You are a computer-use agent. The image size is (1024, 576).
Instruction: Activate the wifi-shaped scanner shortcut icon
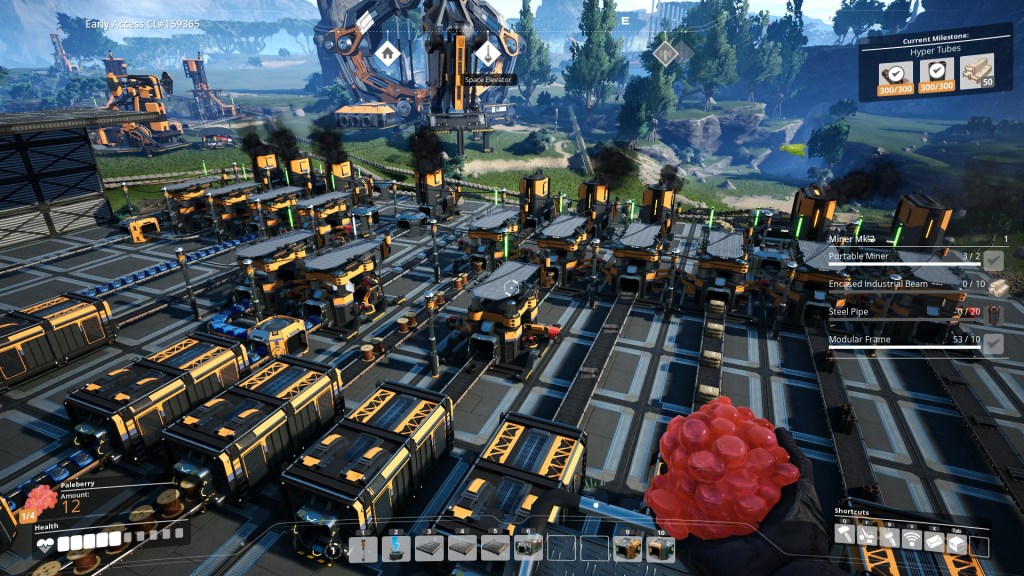point(910,539)
